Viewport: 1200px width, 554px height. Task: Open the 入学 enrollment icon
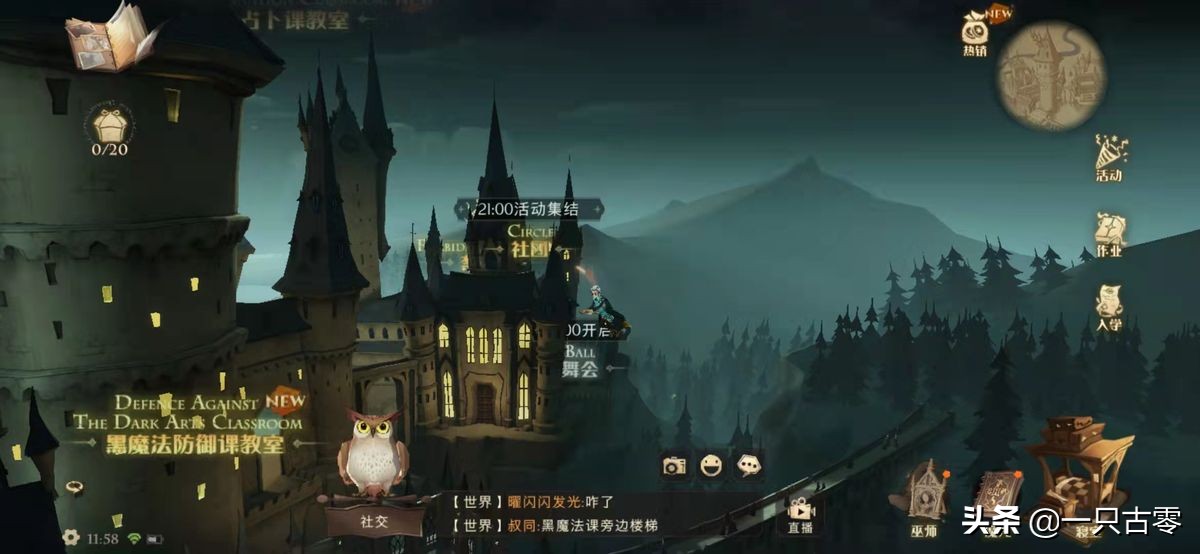click(x=1108, y=306)
